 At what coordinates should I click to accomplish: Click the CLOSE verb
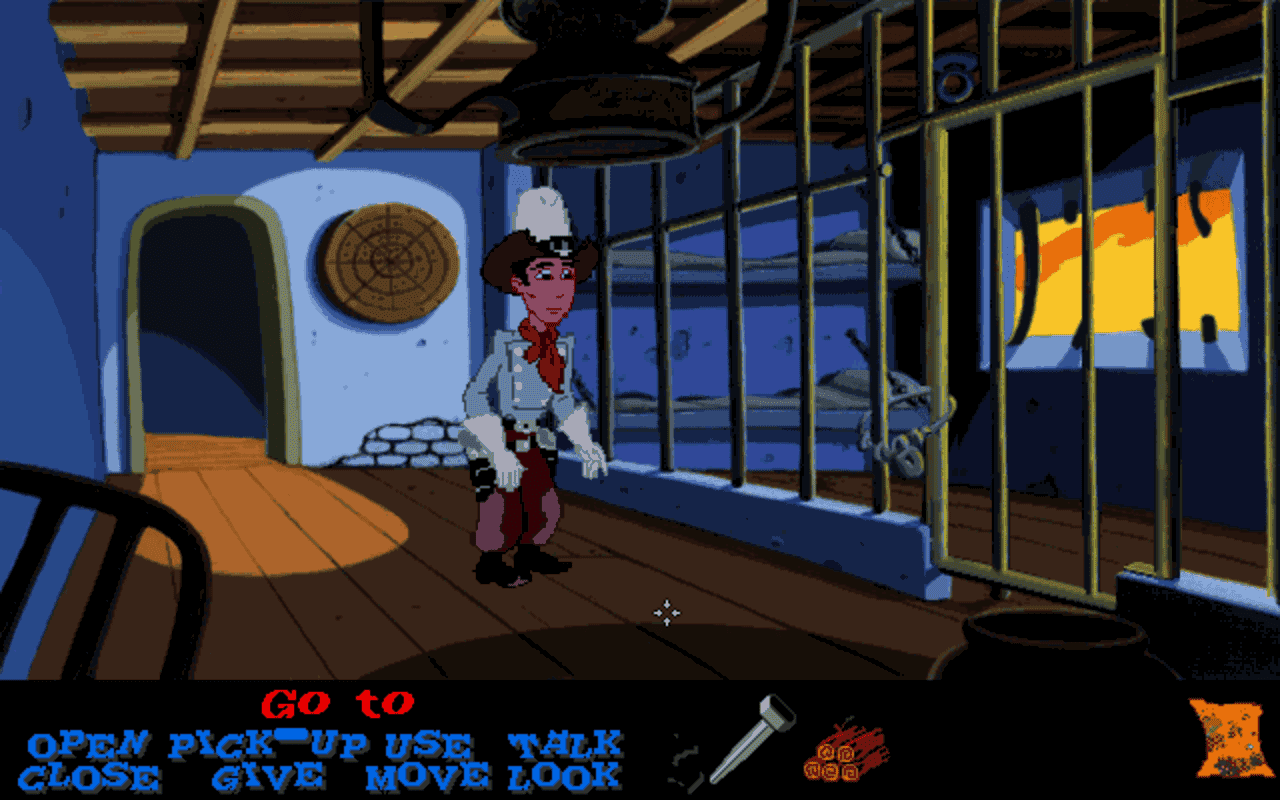pos(90,775)
